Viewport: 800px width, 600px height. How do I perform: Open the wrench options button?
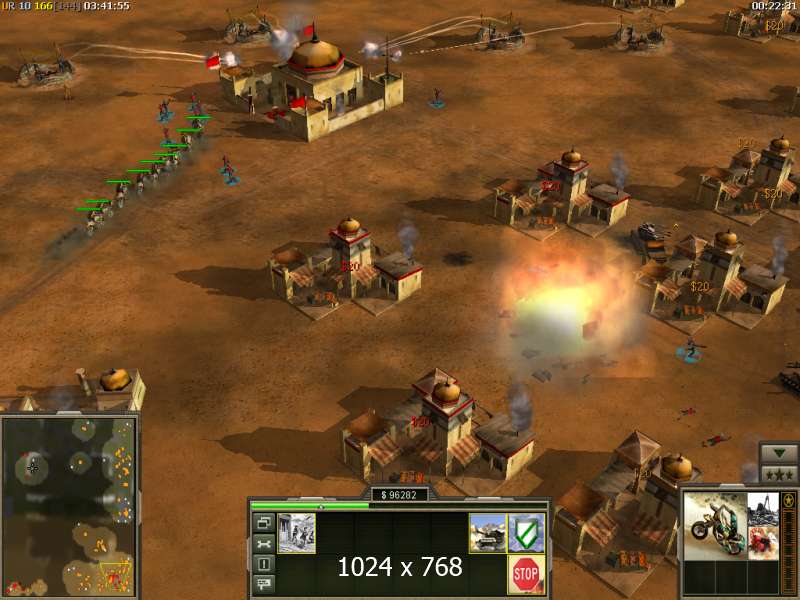(x=263, y=544)
